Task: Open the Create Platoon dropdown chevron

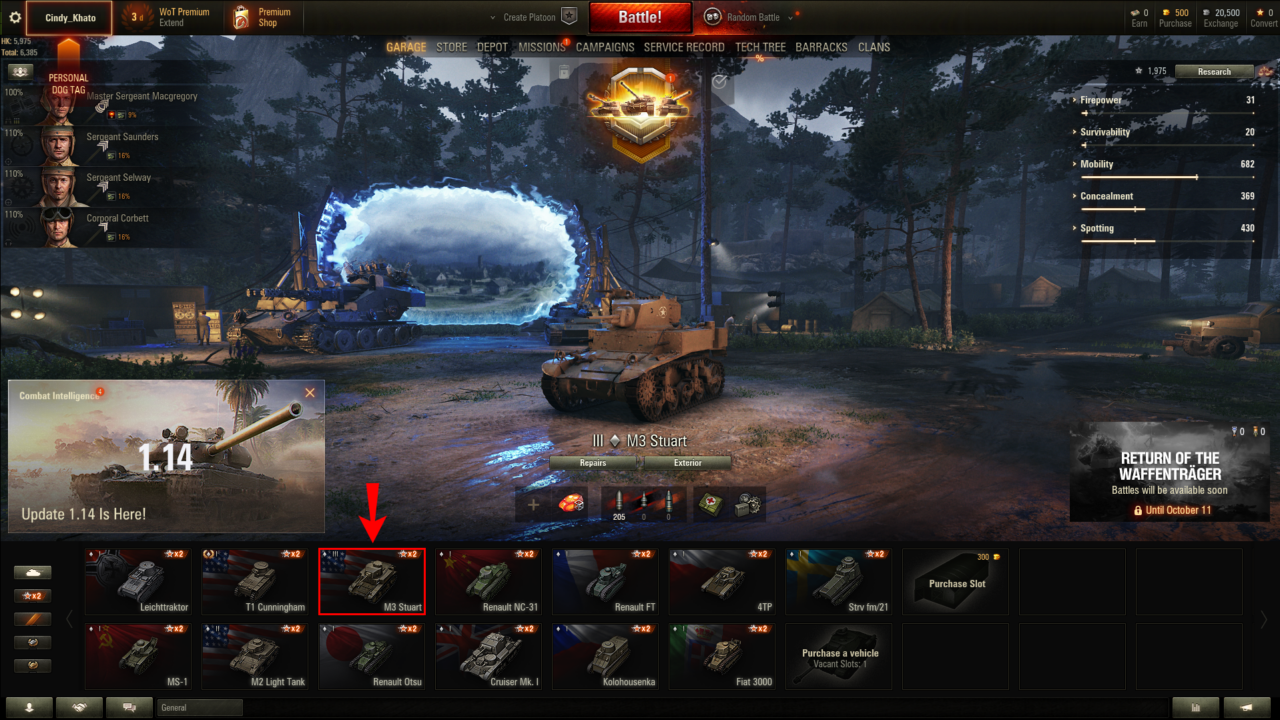Action: pos(491,16)
